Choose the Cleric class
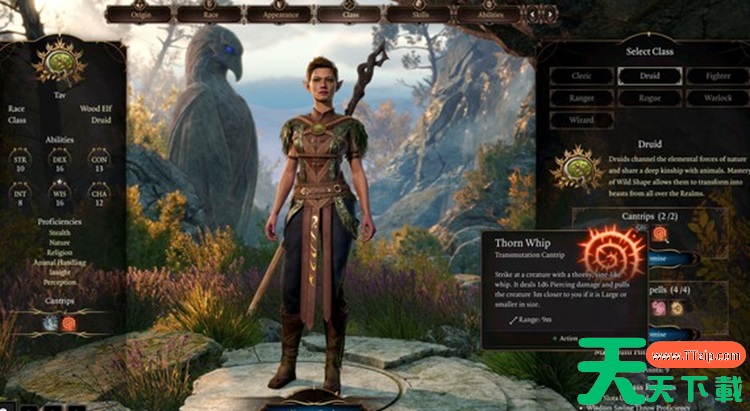Viewport: 750px width, 411px height. [581, 75]
